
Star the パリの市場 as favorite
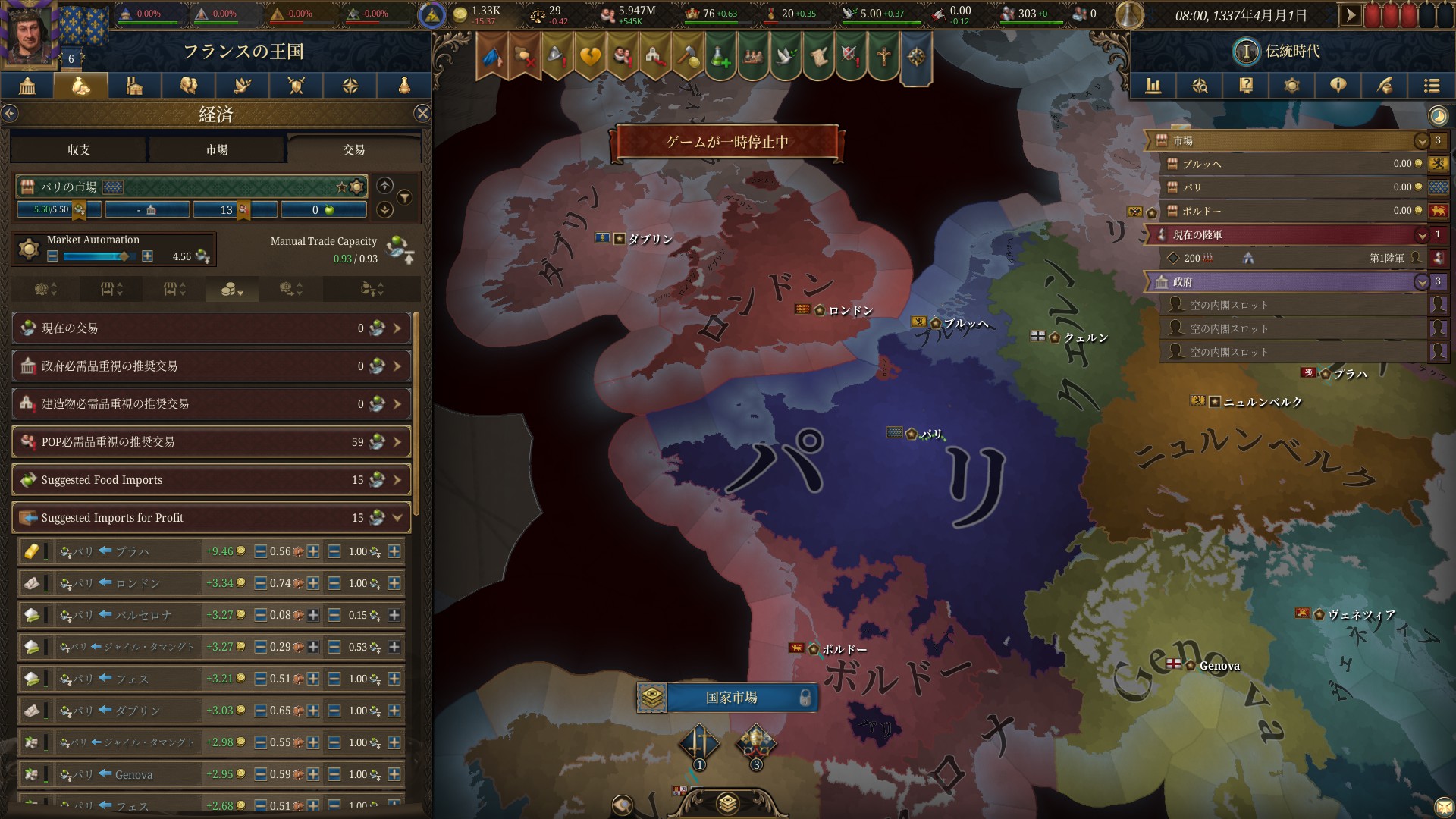(x=341, y=186)
